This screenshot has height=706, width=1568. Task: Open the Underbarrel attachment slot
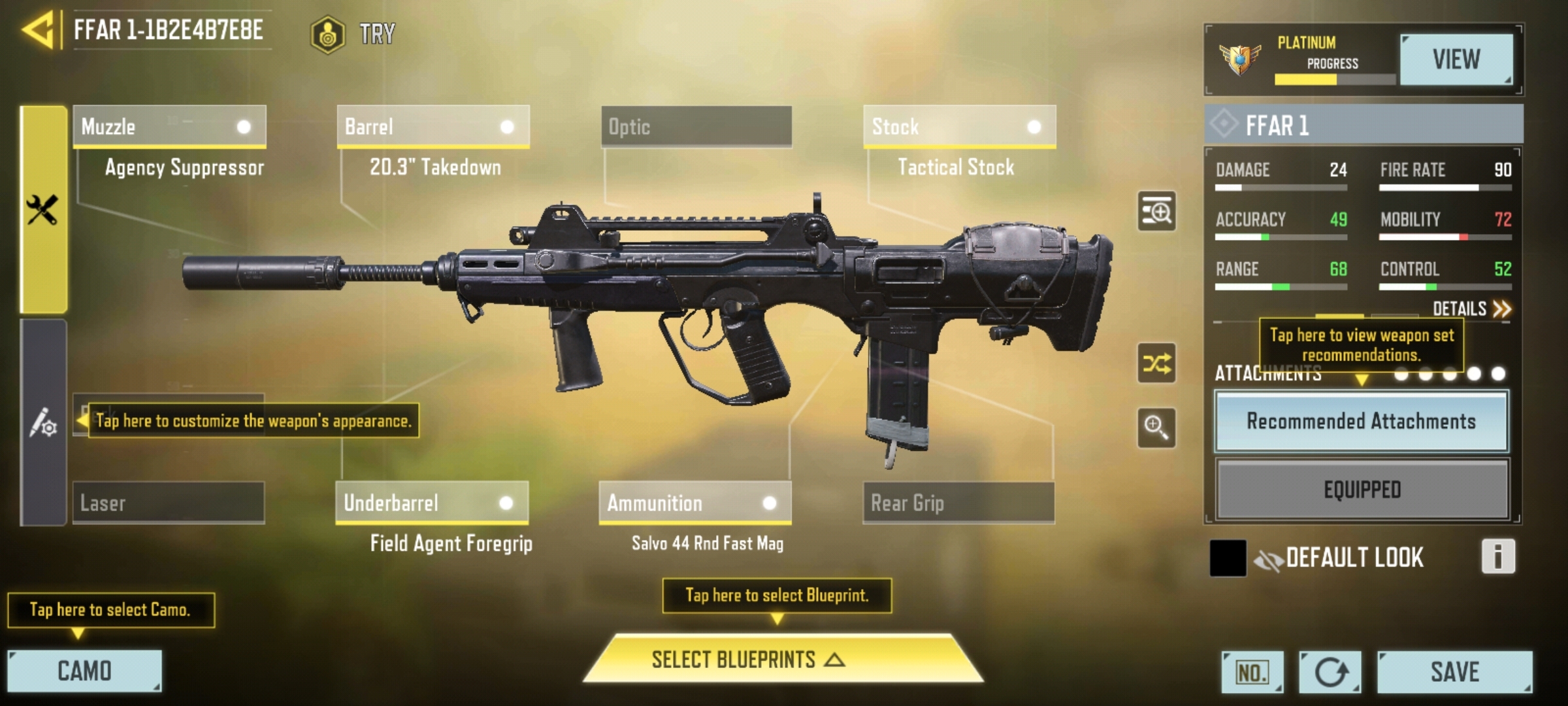432,503
